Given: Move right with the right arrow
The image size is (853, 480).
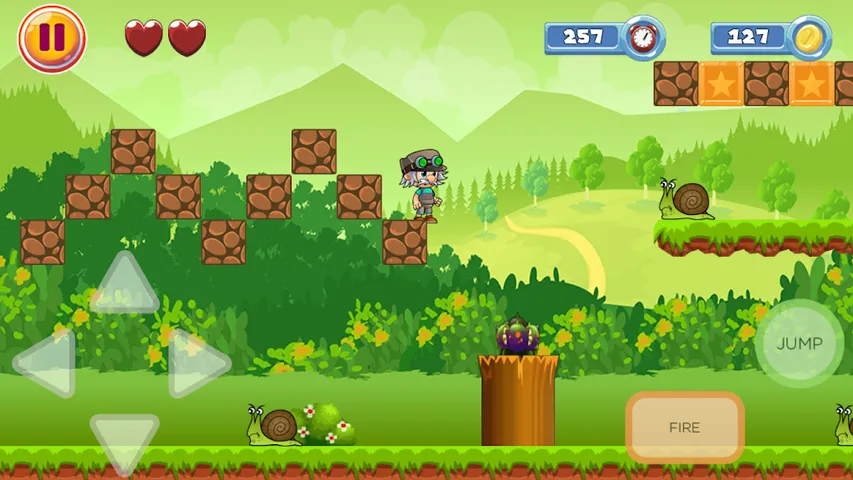Looking at the screenshot, I should [x=196, y=362].
